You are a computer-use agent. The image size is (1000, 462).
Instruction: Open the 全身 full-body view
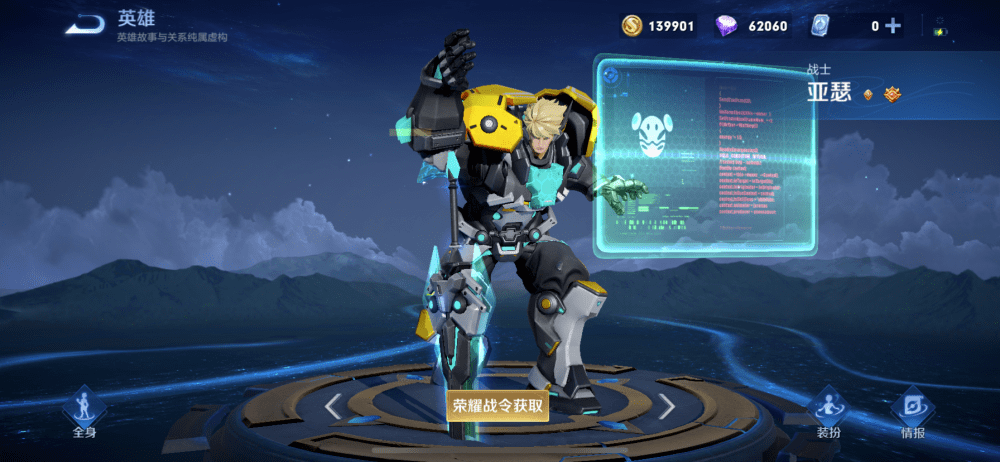tap(84, 412)
